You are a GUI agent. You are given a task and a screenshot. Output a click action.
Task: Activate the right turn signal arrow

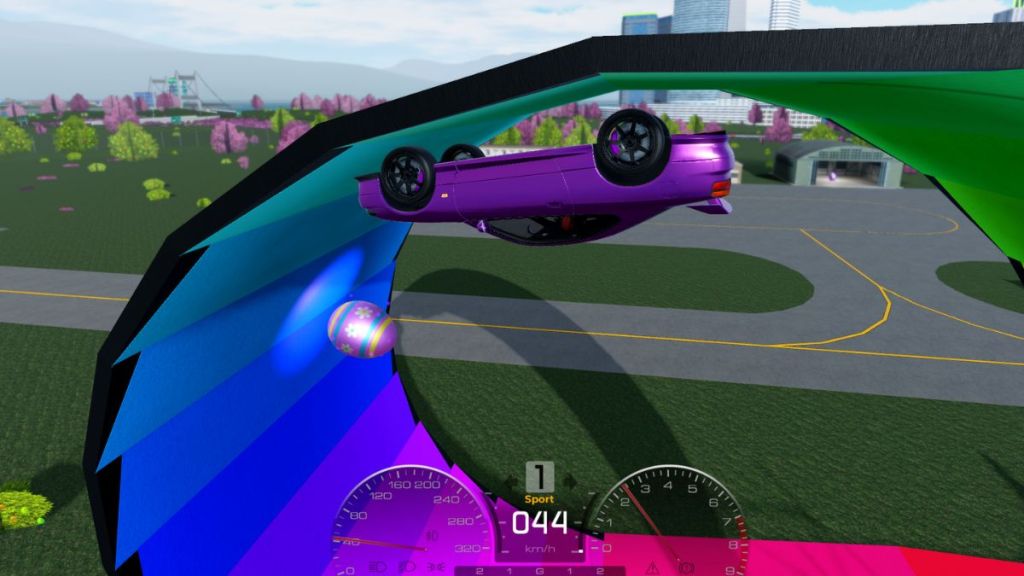(569, 481)
